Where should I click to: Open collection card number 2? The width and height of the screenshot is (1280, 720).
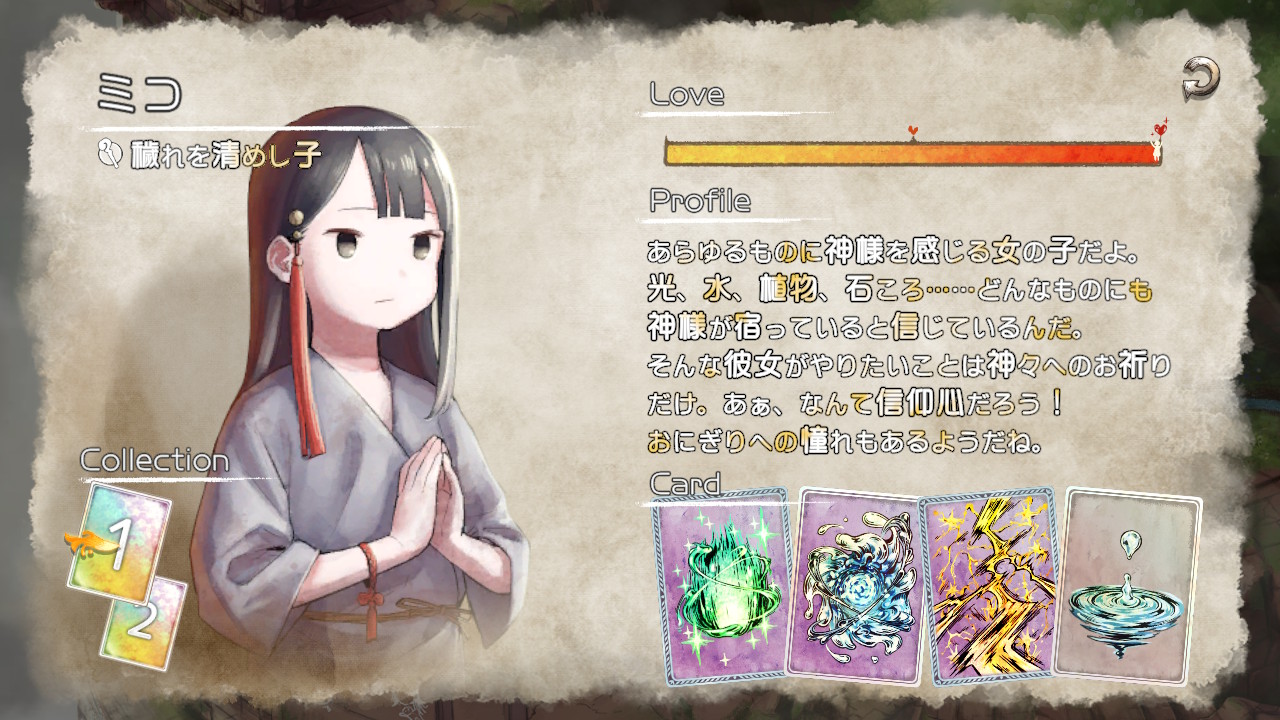(143, 622)
